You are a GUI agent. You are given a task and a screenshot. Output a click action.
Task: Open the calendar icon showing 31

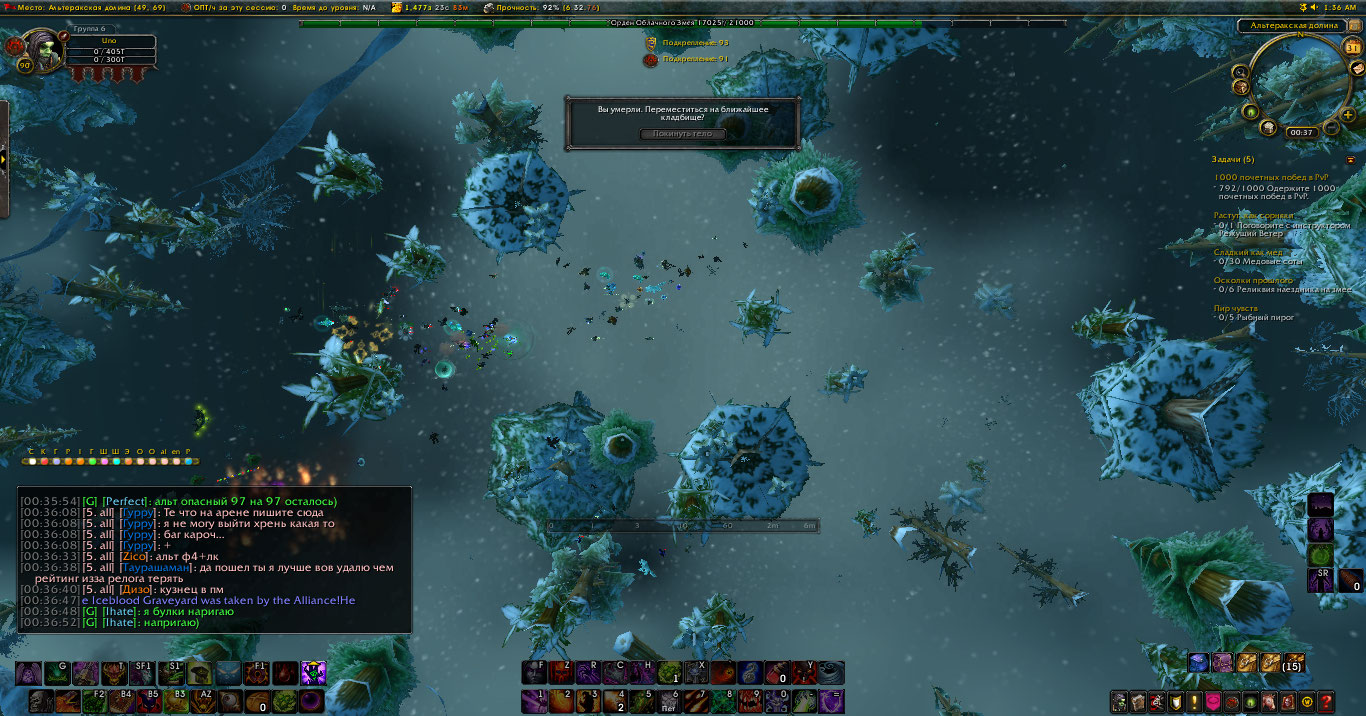point(1353,47)
